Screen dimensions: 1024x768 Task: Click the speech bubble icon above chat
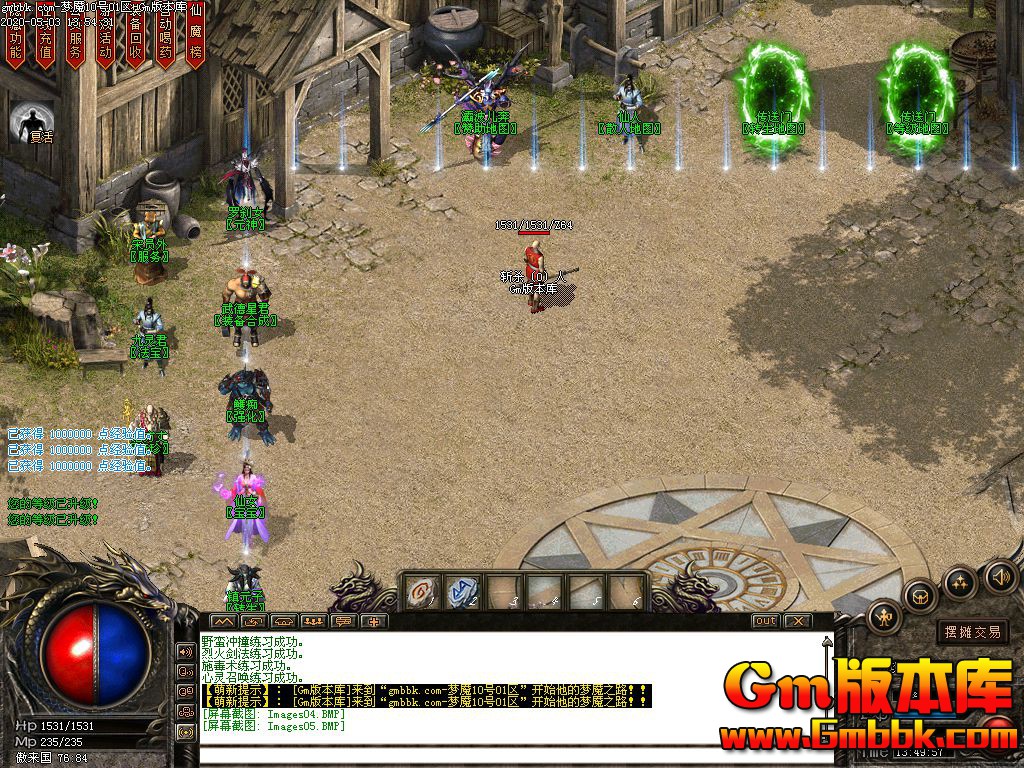343,621
